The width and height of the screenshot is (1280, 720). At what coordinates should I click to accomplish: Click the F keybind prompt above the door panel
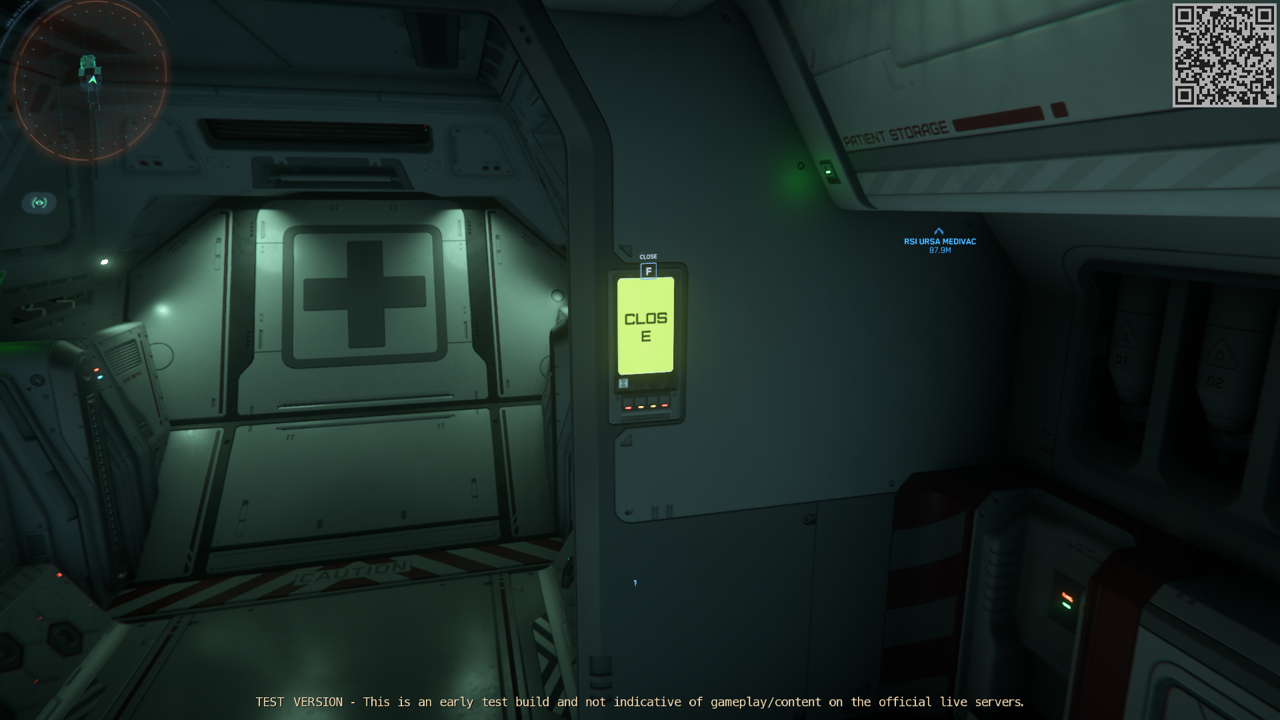[648, 270]
